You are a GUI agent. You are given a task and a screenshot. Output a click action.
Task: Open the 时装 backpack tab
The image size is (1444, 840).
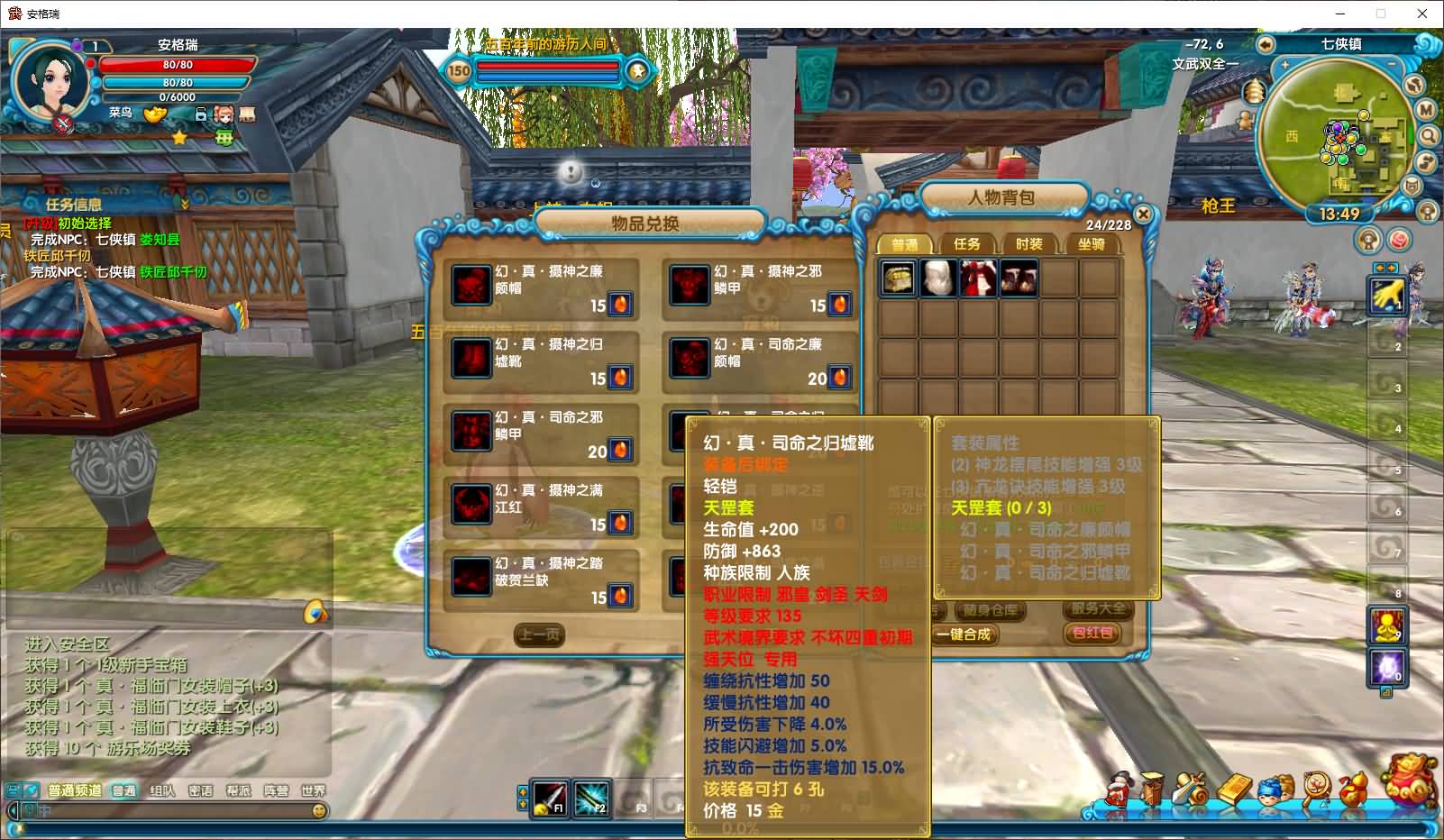1029,243
